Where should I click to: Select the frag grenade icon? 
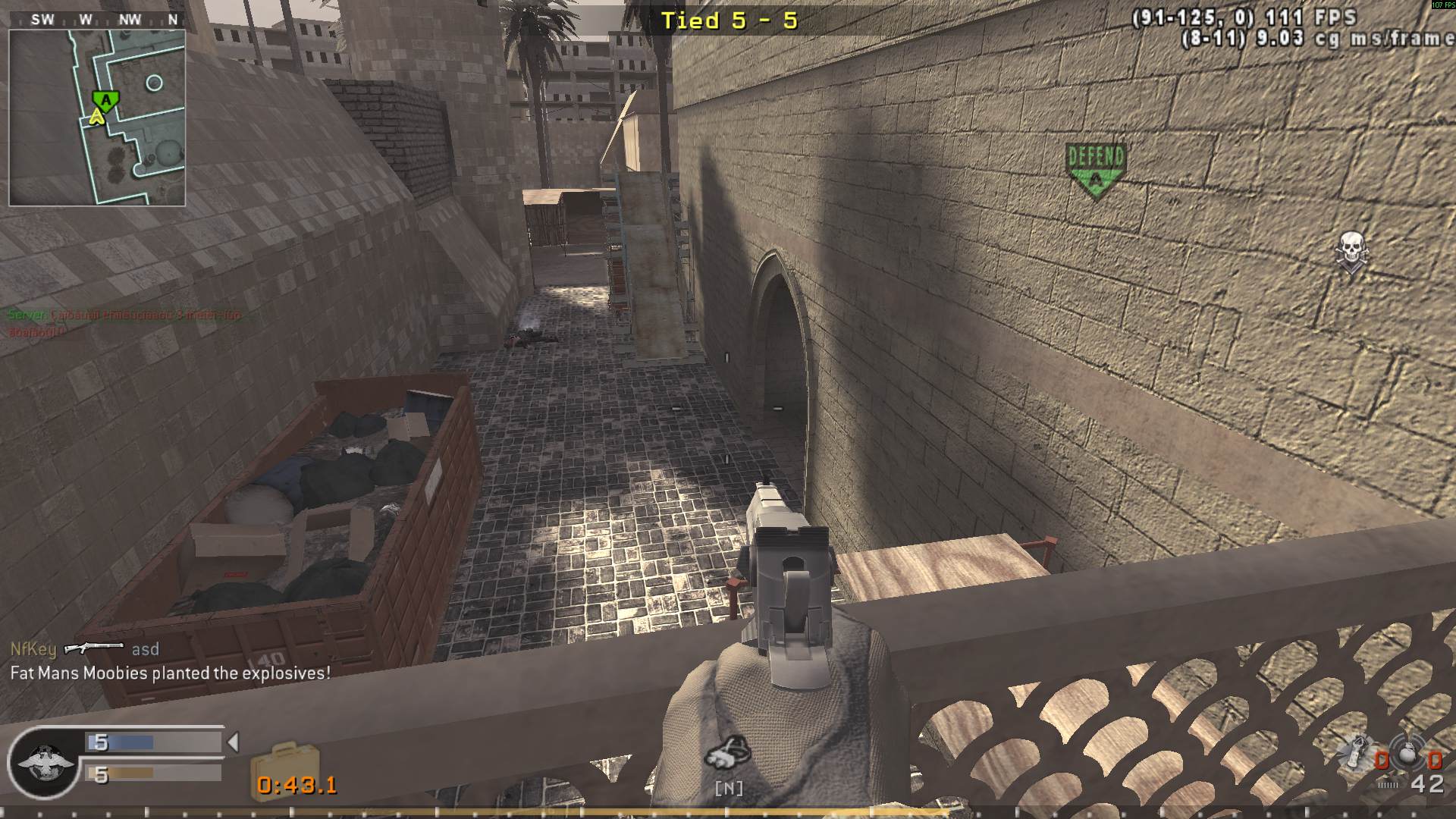pos(1409,753)
